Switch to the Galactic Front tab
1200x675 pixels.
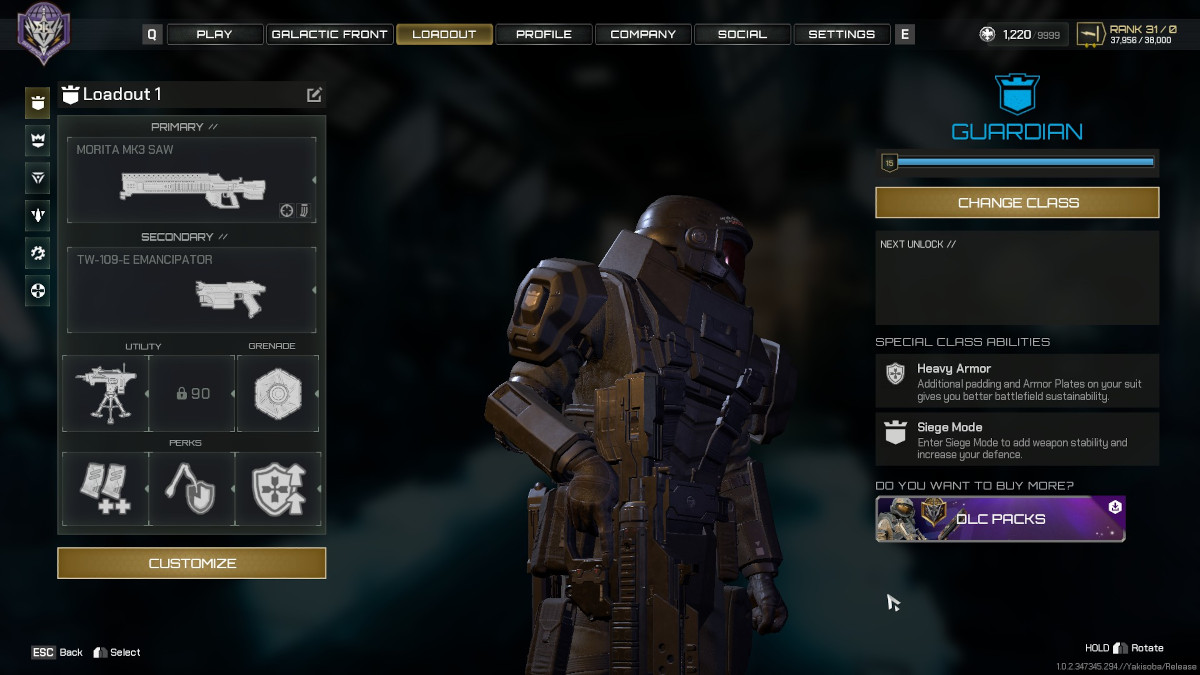click(x=329, y=34)
